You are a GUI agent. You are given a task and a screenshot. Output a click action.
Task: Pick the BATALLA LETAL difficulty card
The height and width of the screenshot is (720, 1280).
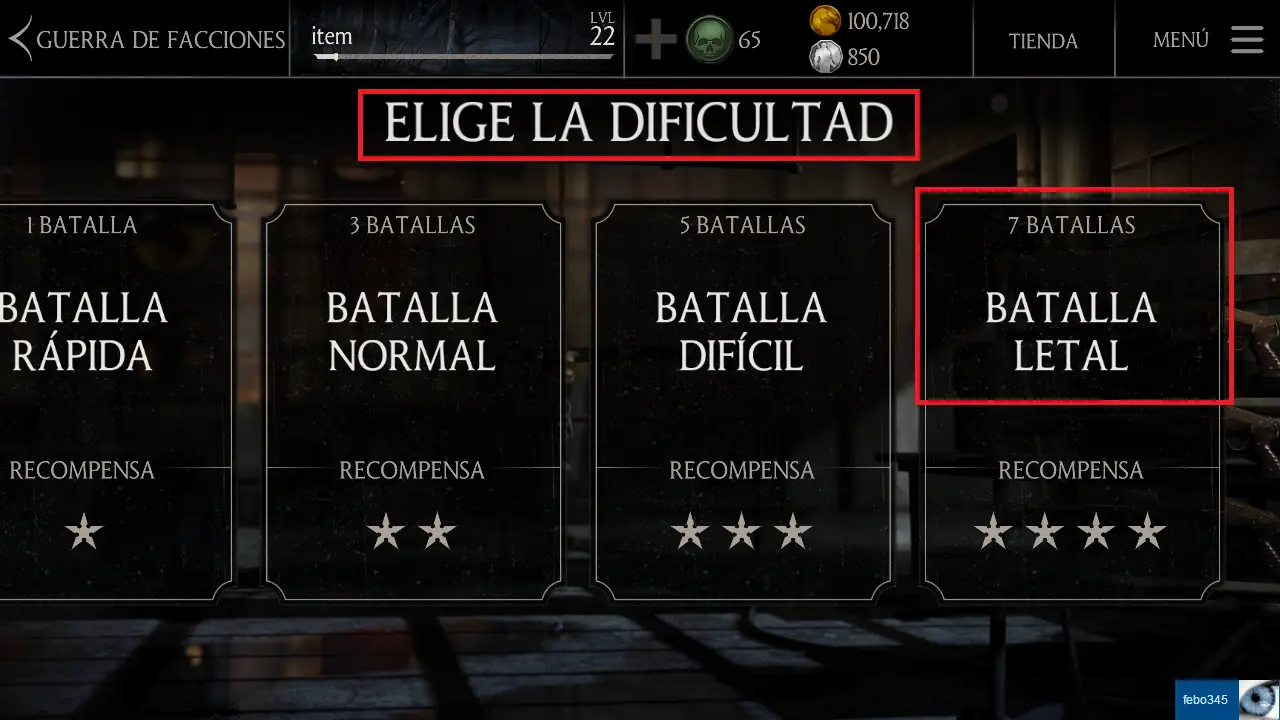point(1072,330)
